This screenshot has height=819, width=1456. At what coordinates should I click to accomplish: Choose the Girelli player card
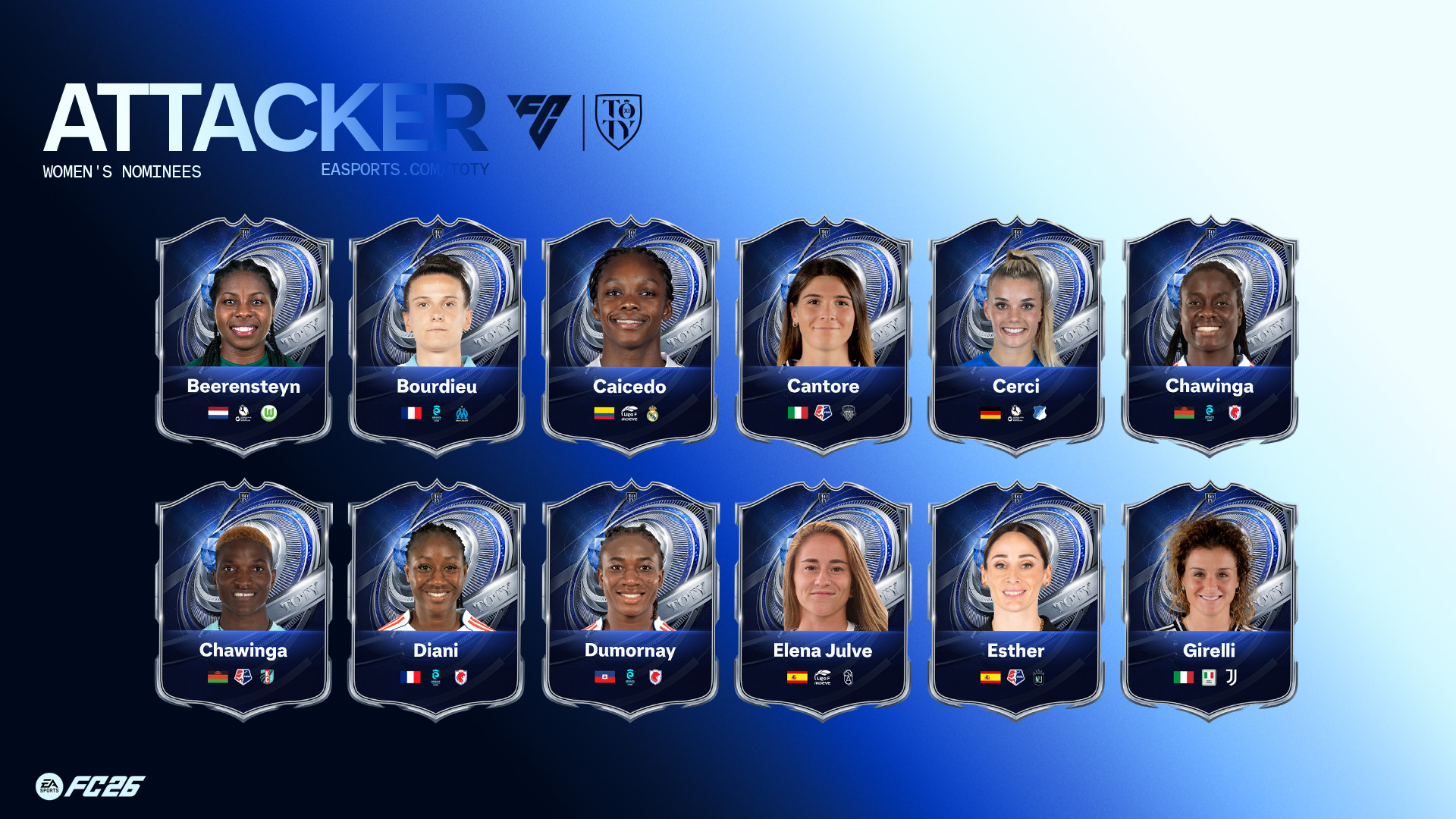[1209, 601]
